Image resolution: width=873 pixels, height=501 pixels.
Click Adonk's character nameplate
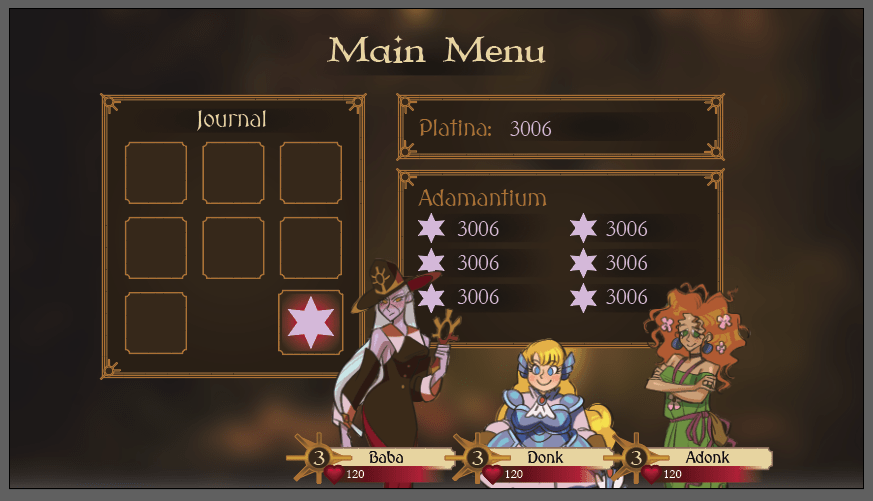tap(706, 458)
